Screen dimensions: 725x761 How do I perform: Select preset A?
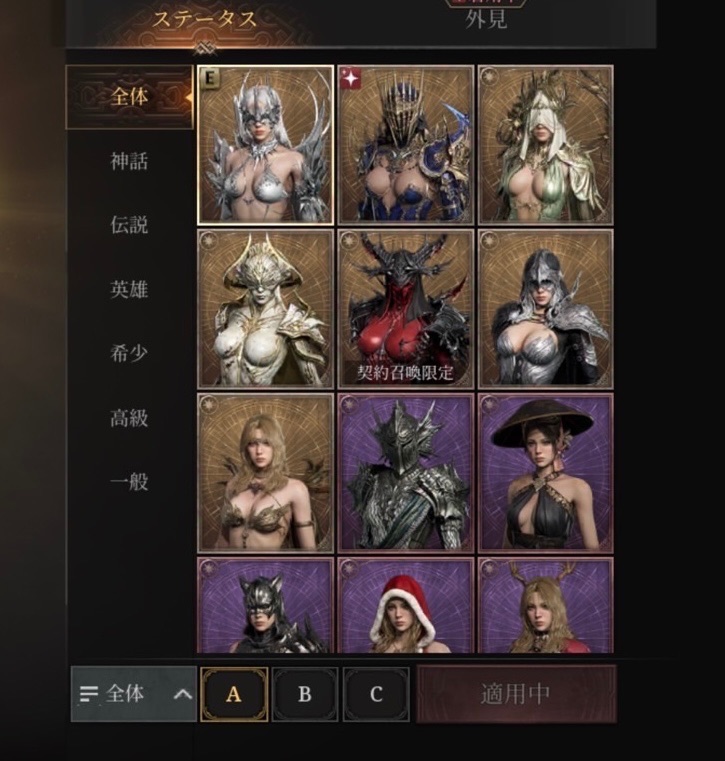coord(234,694)
